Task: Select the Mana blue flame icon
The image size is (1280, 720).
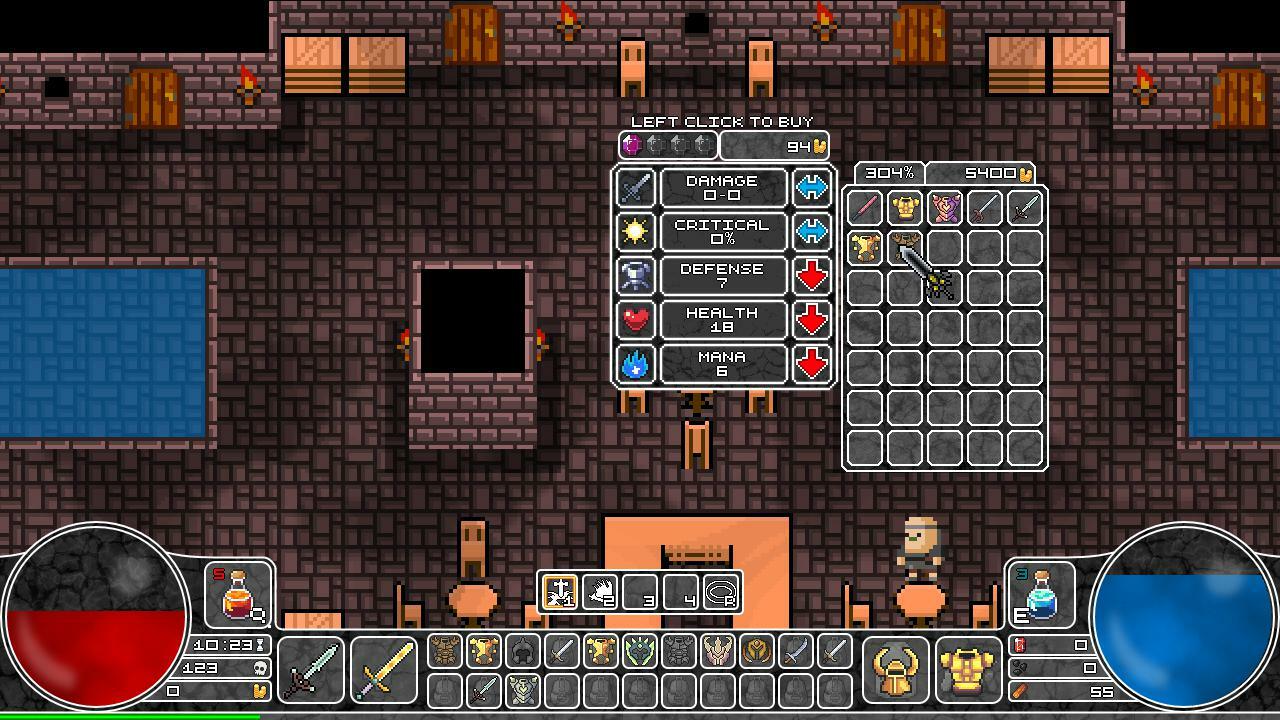Action: (637, 364)
